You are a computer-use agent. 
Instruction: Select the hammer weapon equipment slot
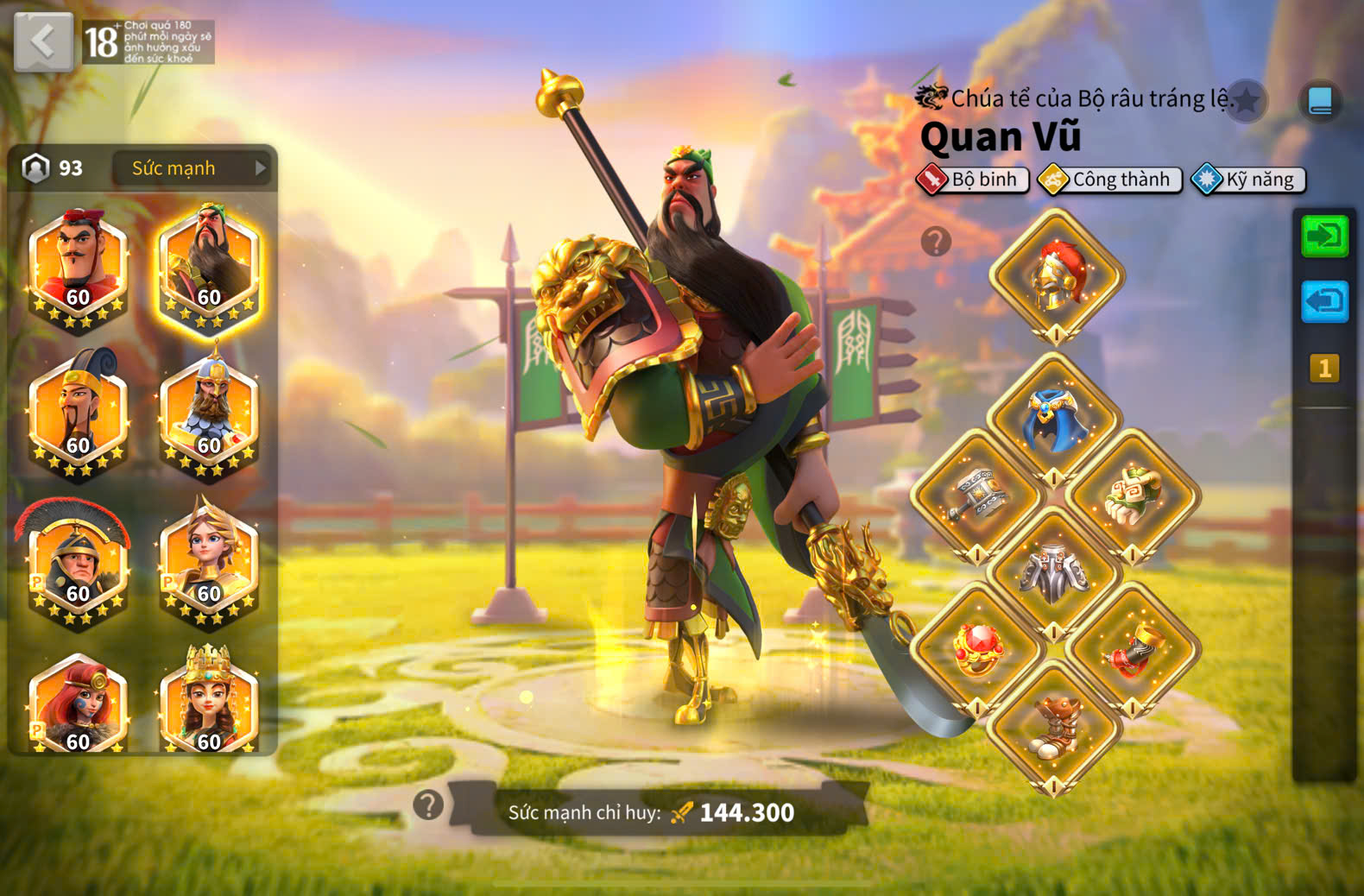[x=976, y=495]
